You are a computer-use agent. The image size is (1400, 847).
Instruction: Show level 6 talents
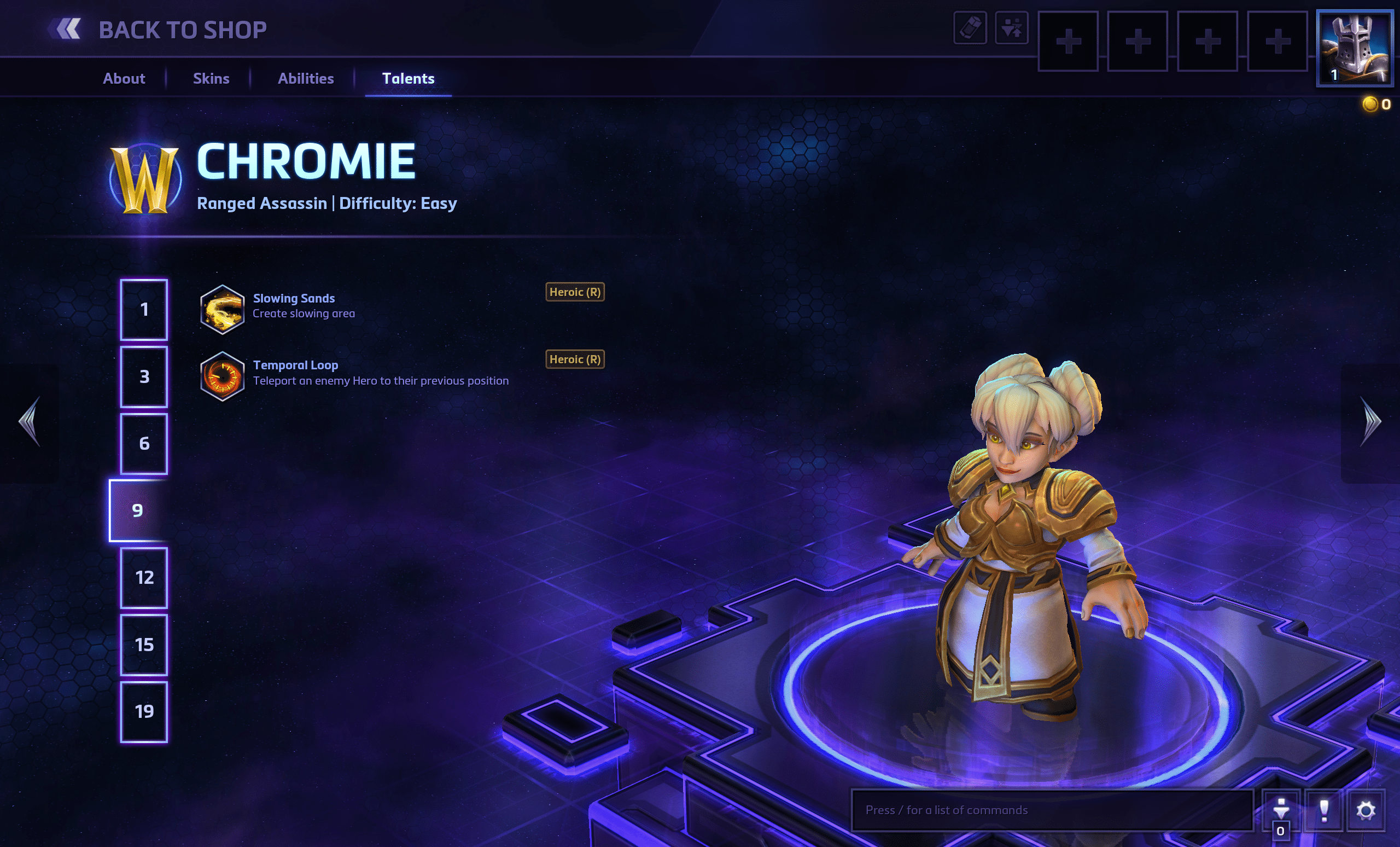click(x=144, y=444)
